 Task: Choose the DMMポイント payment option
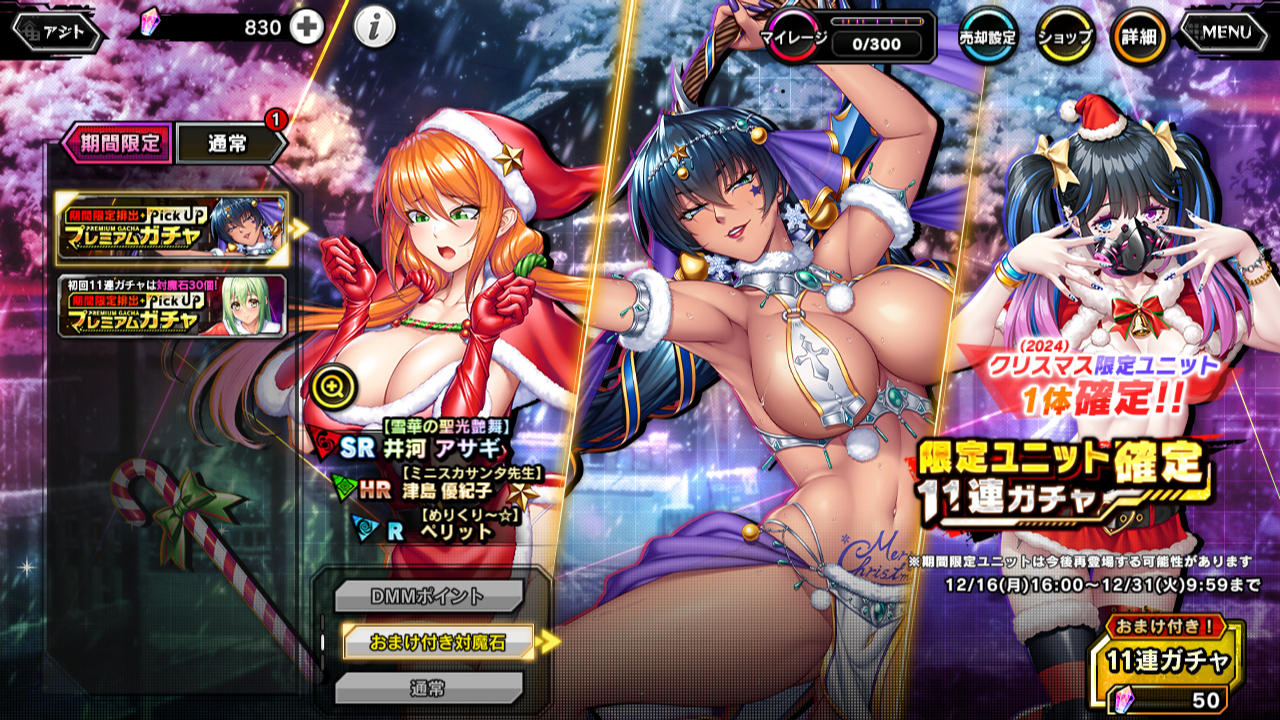[428, 596]
